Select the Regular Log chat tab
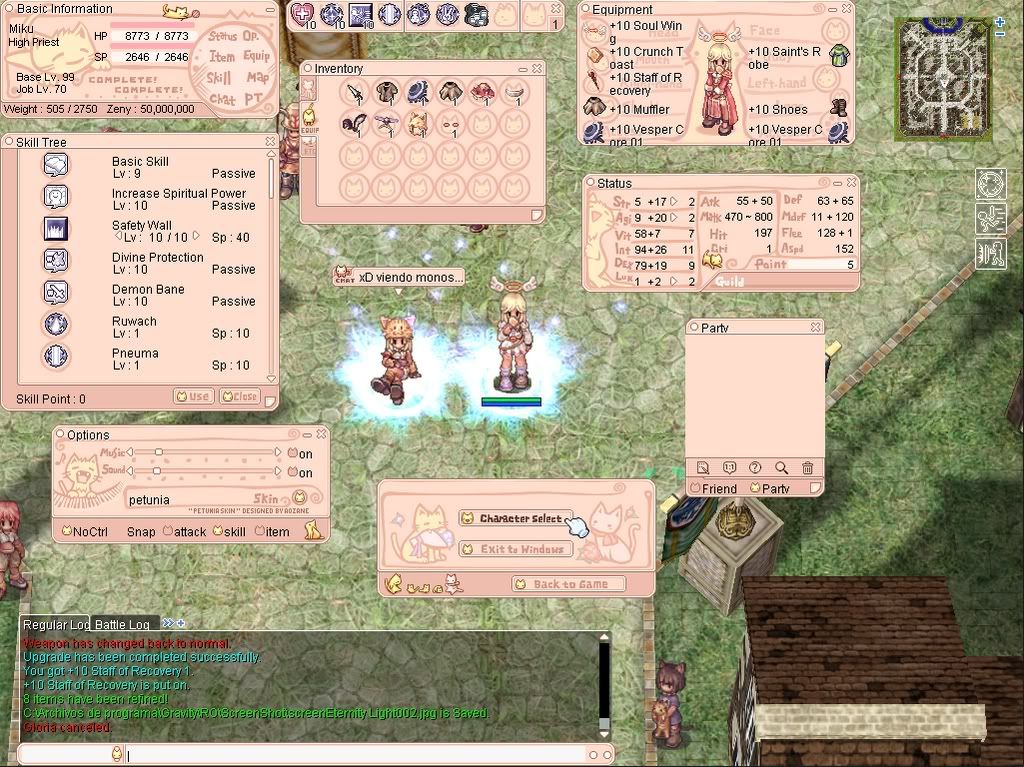1024x767 pixels. pos(56,624)
